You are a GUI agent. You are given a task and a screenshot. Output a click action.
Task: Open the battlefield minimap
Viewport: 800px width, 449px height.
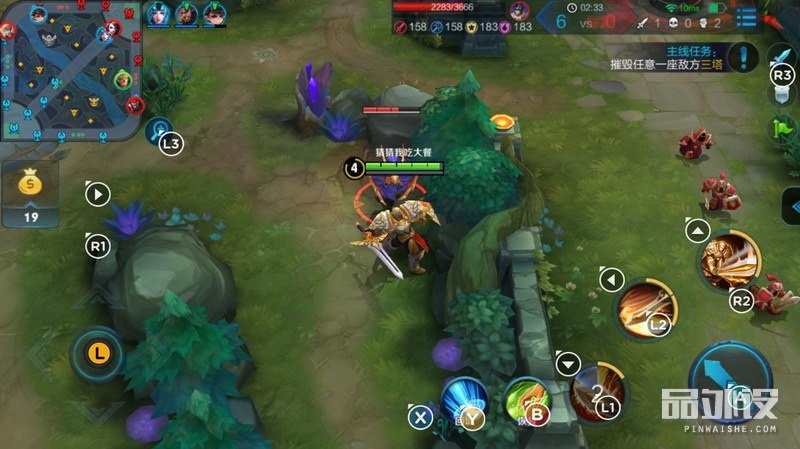click(68, 68)
